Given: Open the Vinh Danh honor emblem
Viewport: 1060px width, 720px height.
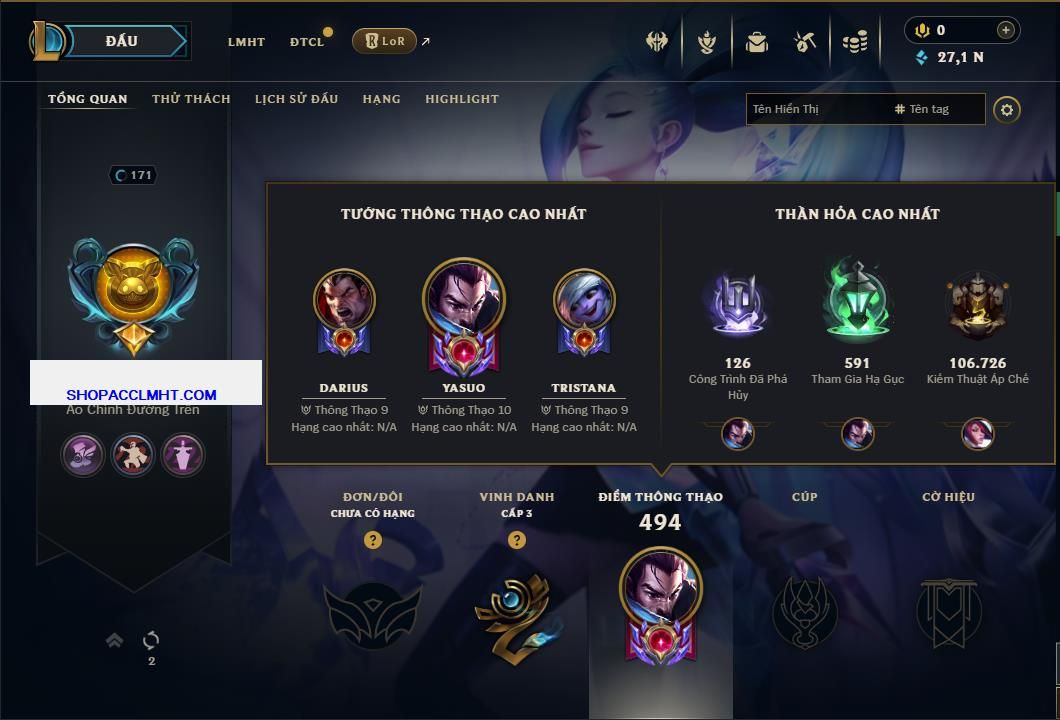Looking at the screenshot, I should [517, 612].
